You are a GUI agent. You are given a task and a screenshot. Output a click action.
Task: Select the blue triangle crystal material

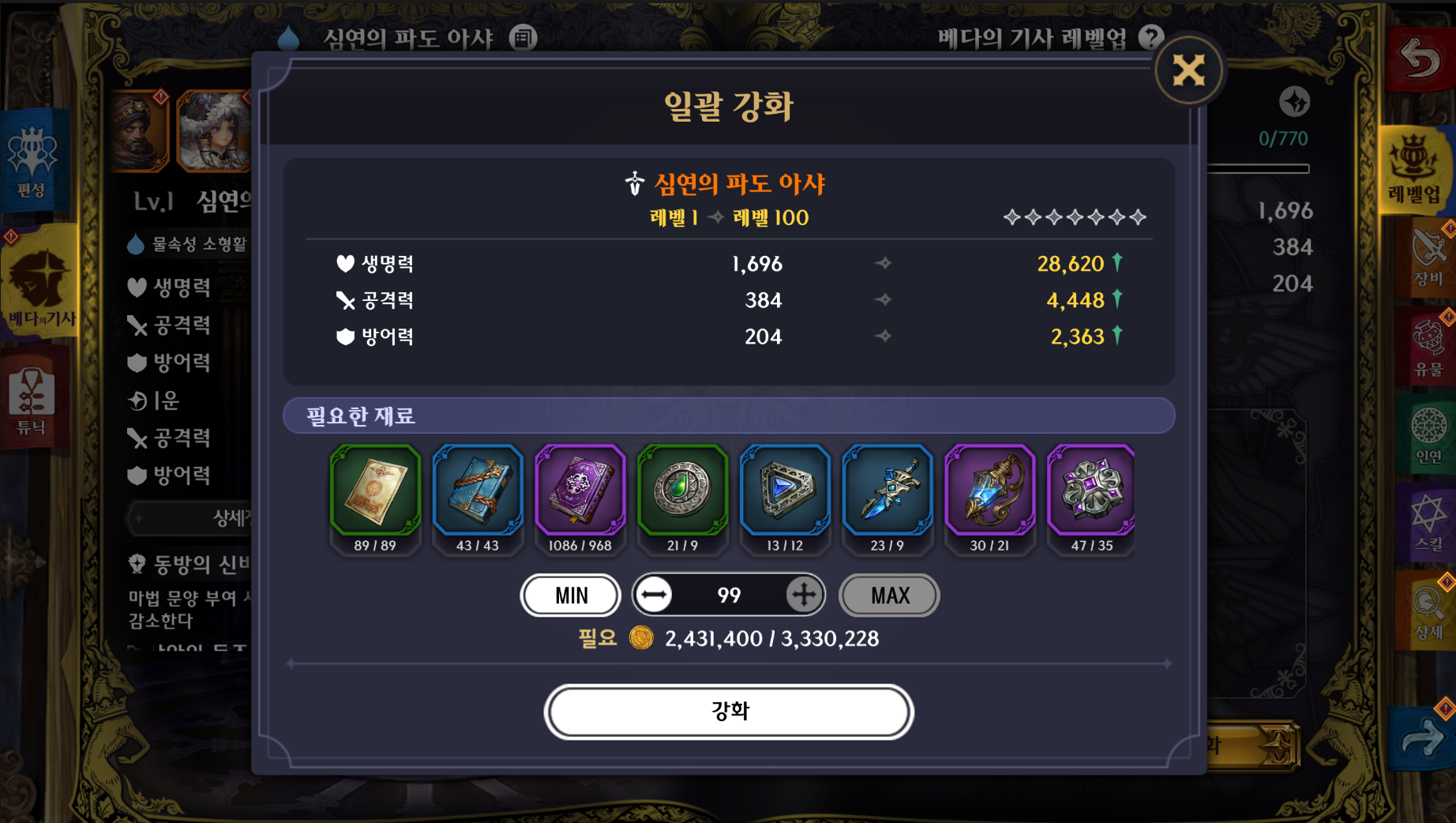pyautogui.click(x=785, y=491)
